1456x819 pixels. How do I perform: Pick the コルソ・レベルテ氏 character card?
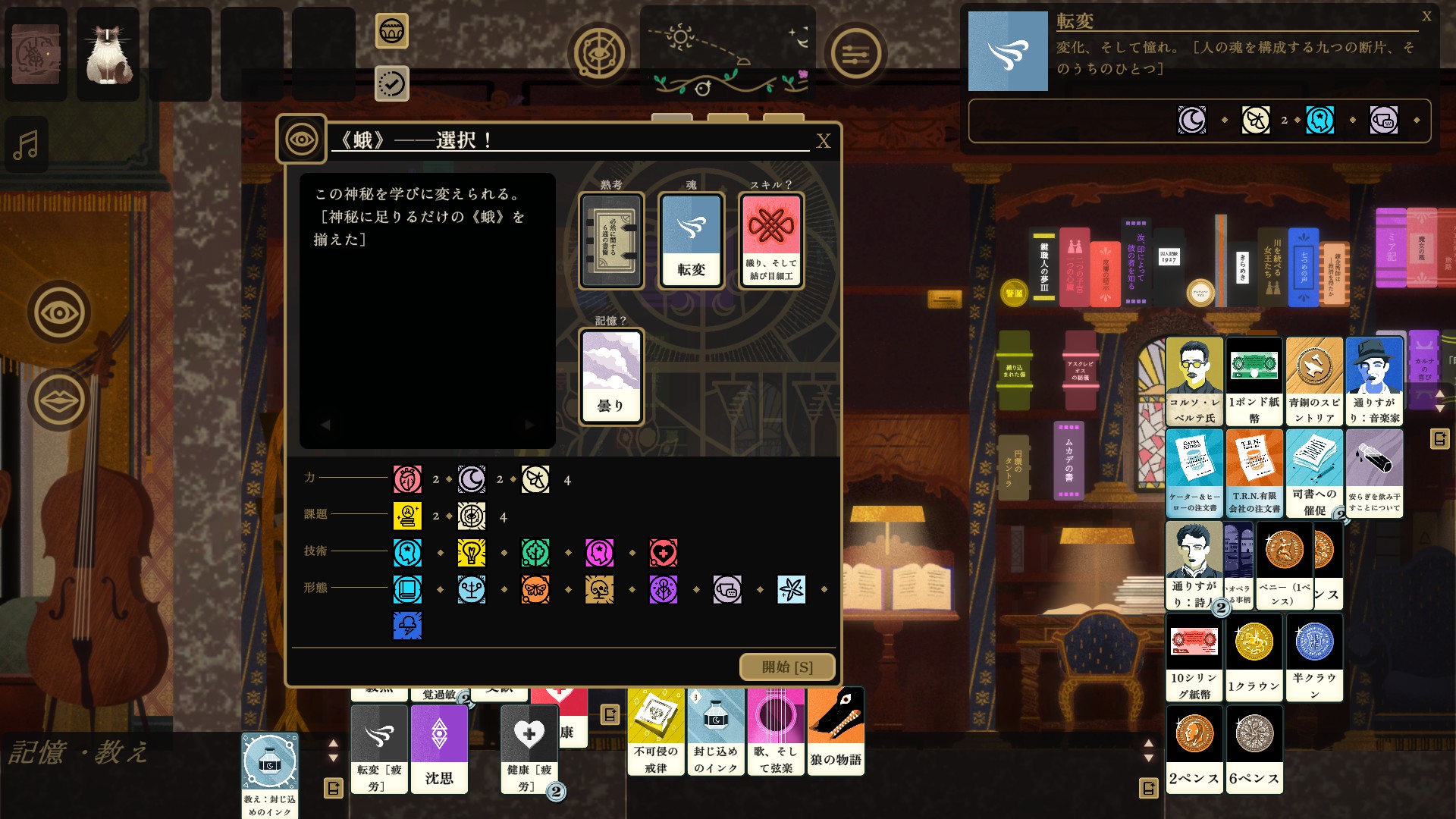click(x=1194, y=381)
